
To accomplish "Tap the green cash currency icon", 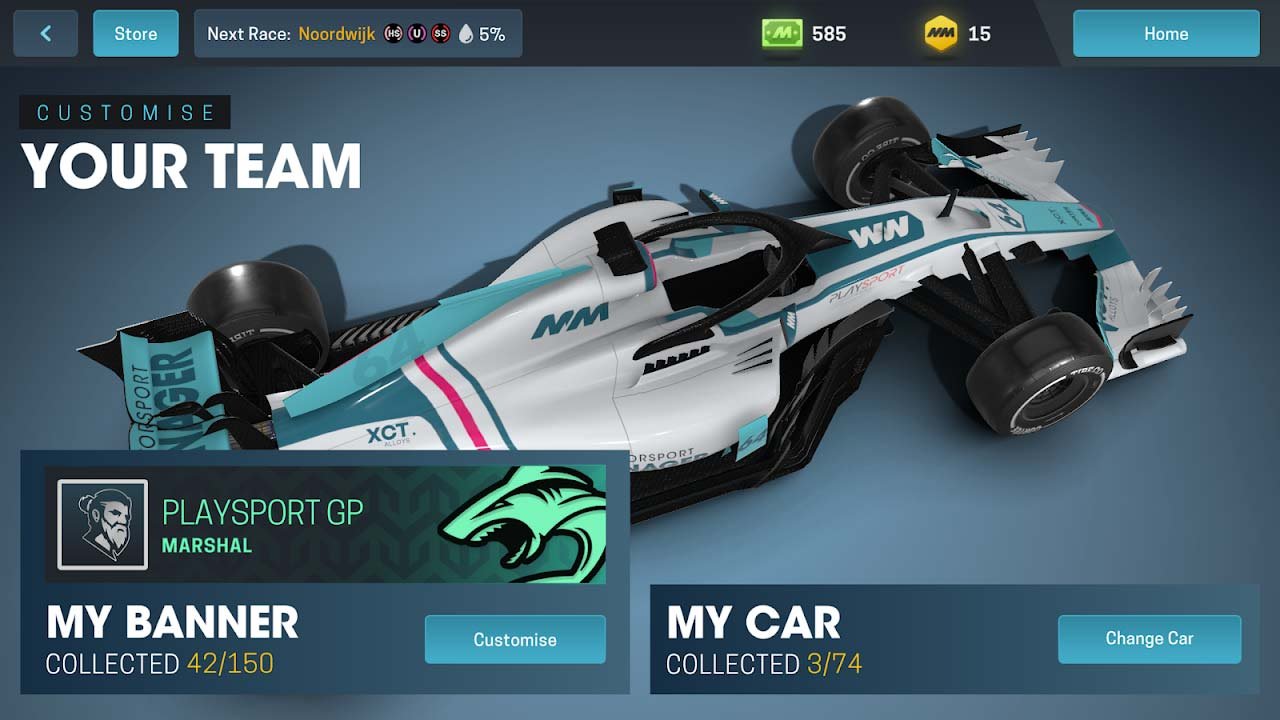I will pos(781,34).
